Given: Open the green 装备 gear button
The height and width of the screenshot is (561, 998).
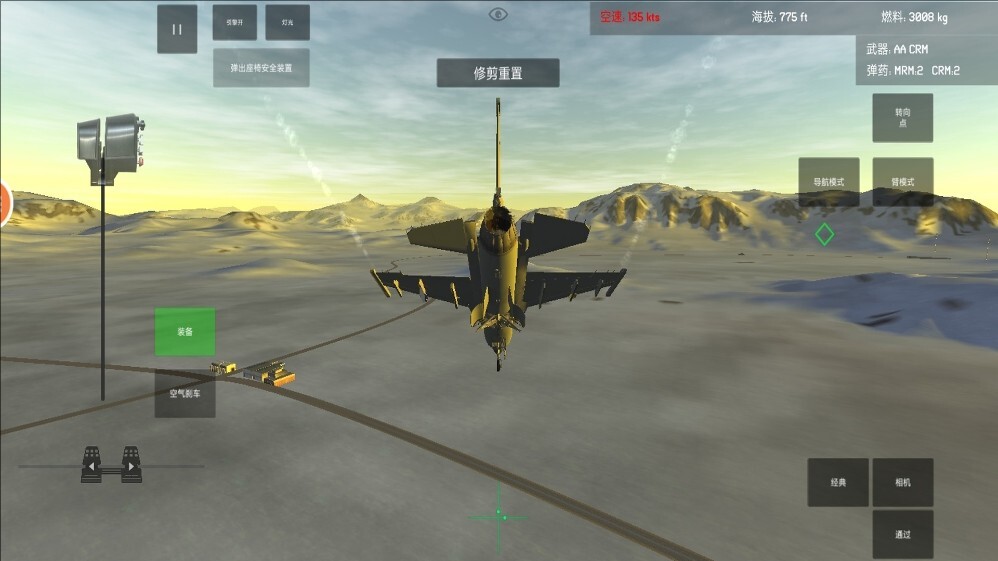Looking at the screenshot, I should coord(185,332).
